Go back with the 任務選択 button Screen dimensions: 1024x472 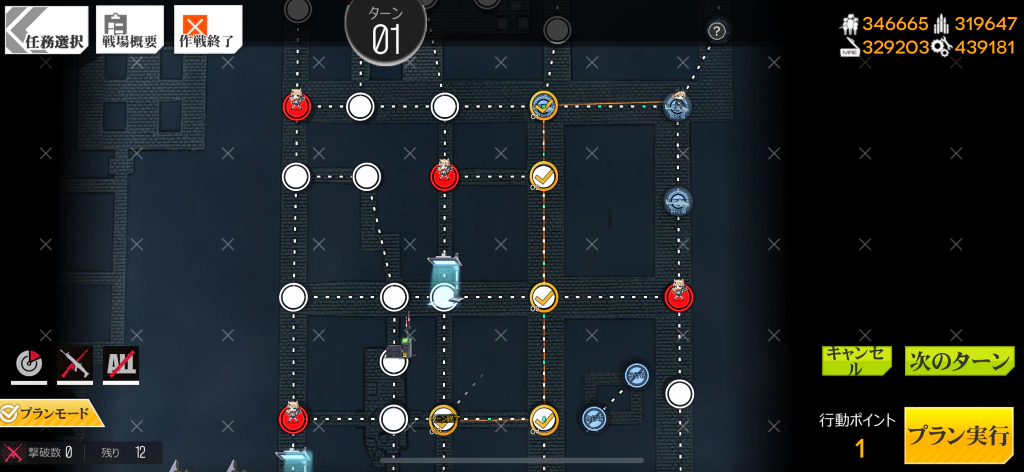tap(47, 30)
